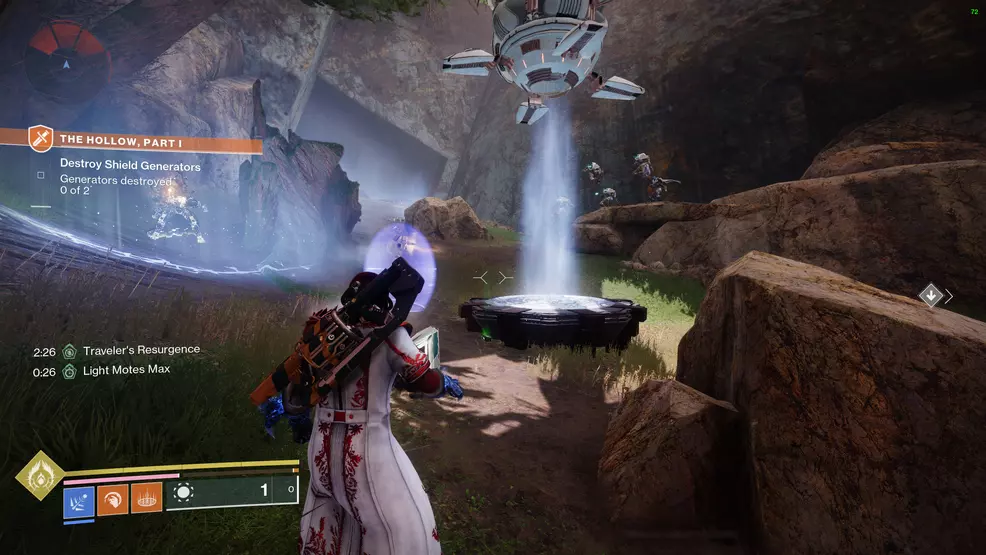Select the Destroy Shield Generators objective
The height and width of the screenshot is (555, 986).
(x=129, y=166)
